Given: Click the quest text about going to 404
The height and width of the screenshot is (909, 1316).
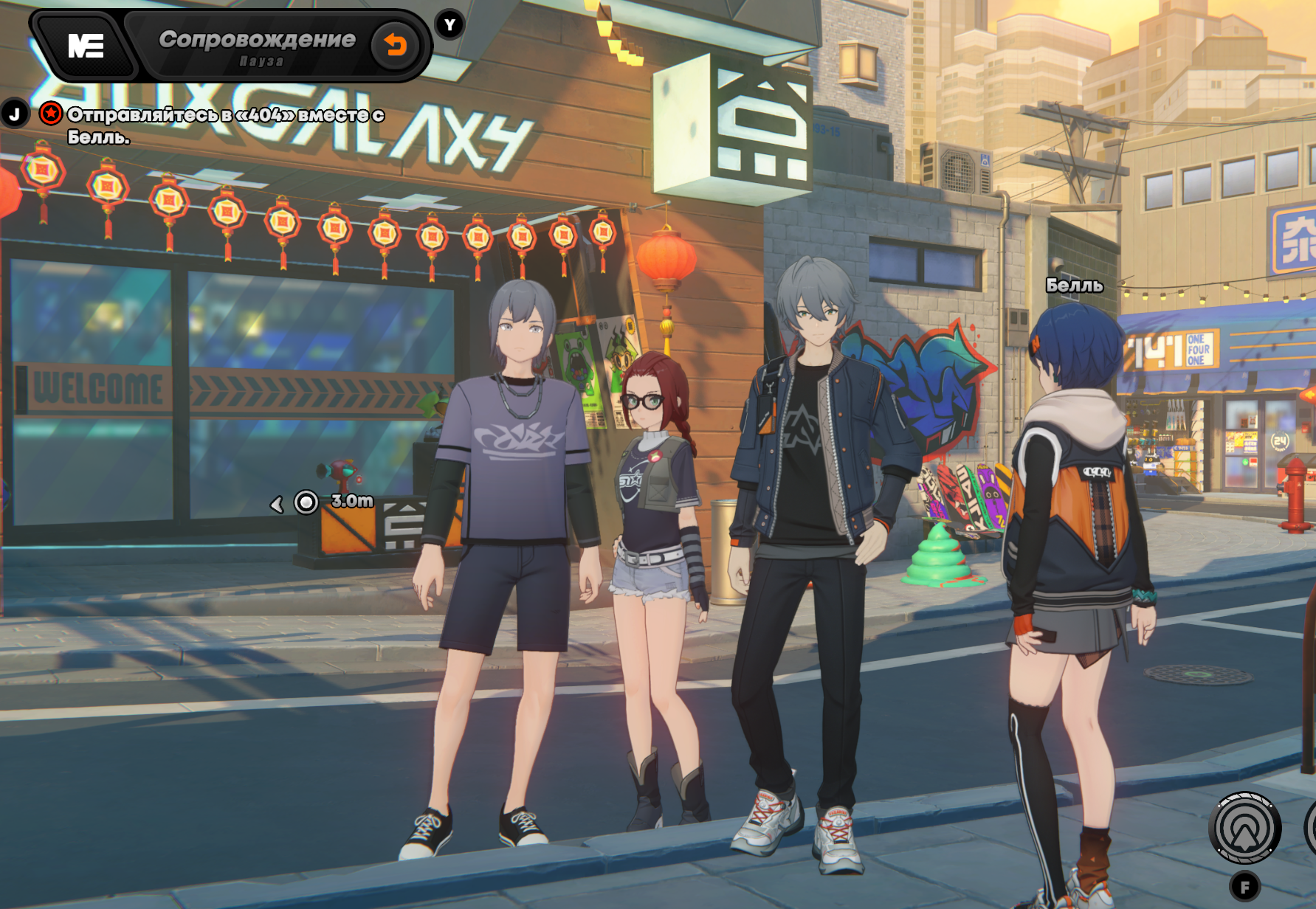Looking at the screenshot, I should (225, 125).
